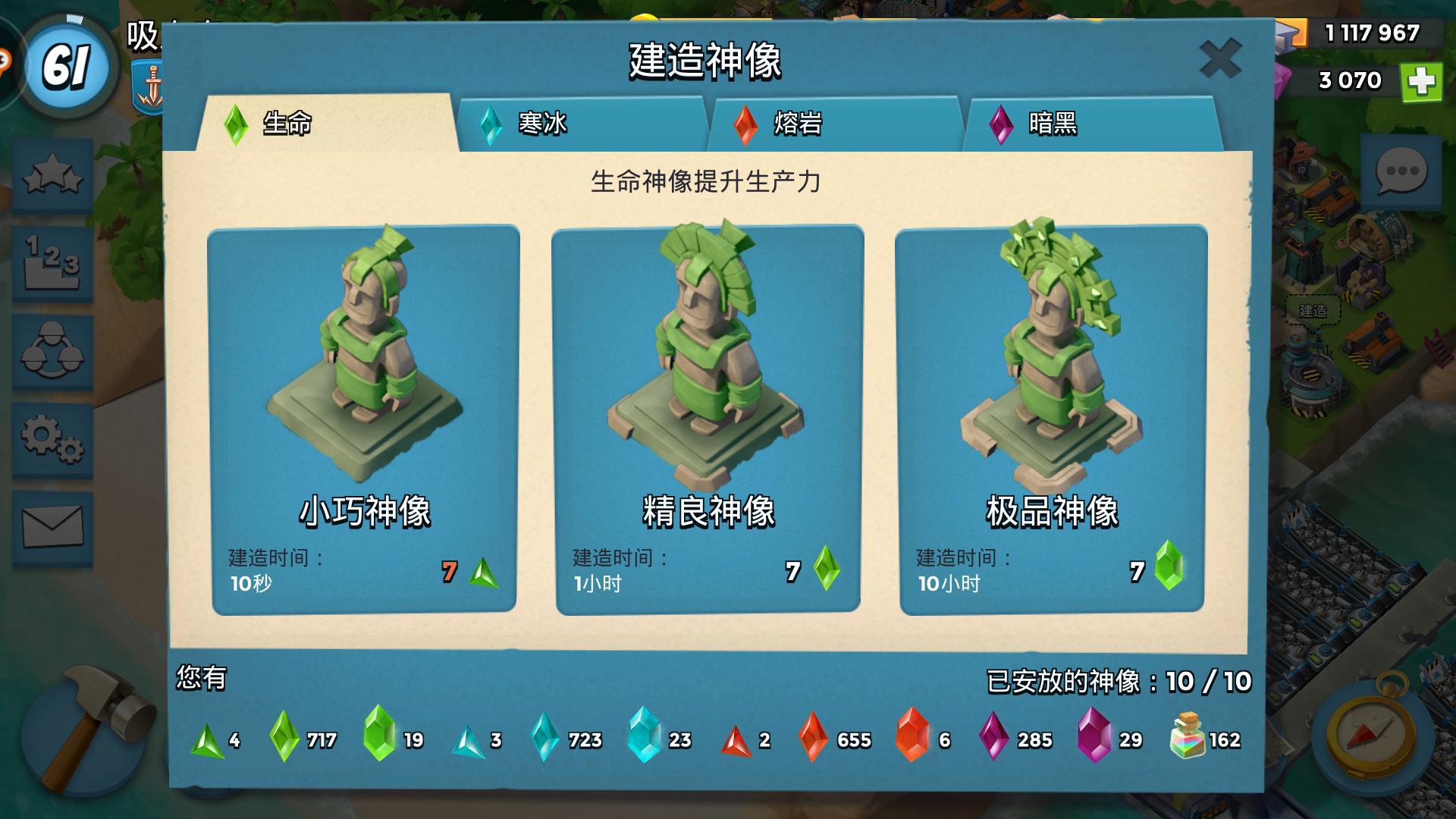This screenshot has height=819, width=1456.
Task: Switch to the 暗黑 statue tab
Action: tap(1054, 121)
